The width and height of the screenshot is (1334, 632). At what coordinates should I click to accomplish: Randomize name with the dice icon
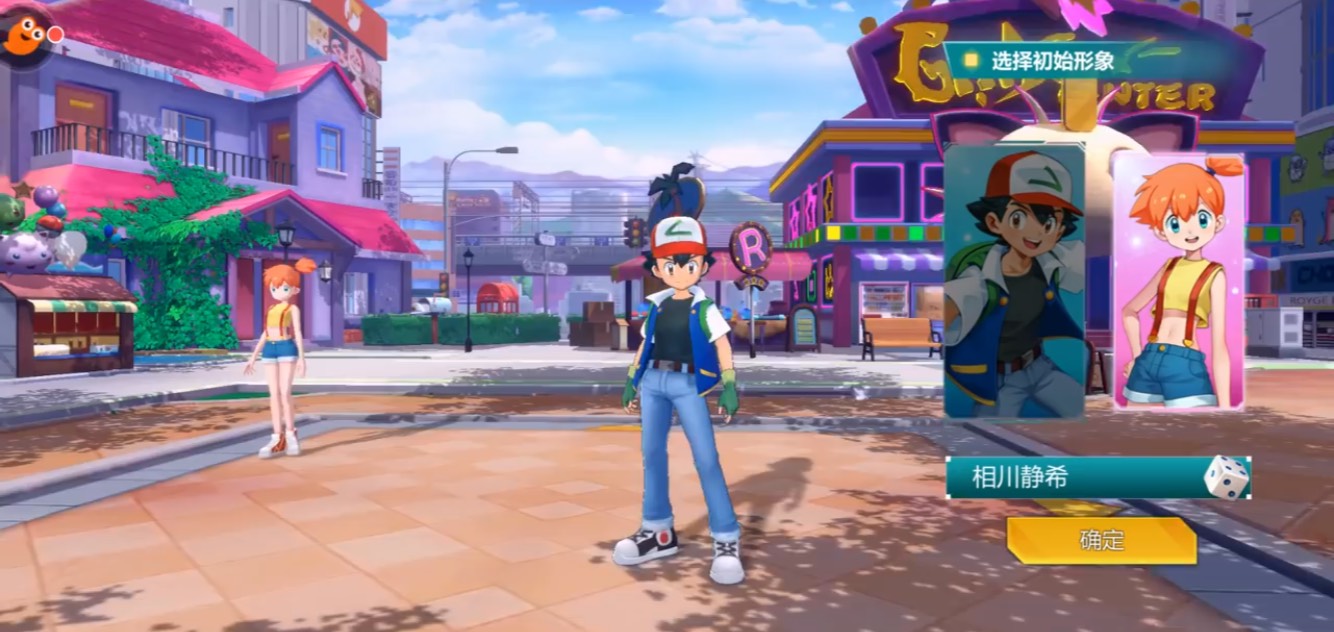click(1226, 477)
